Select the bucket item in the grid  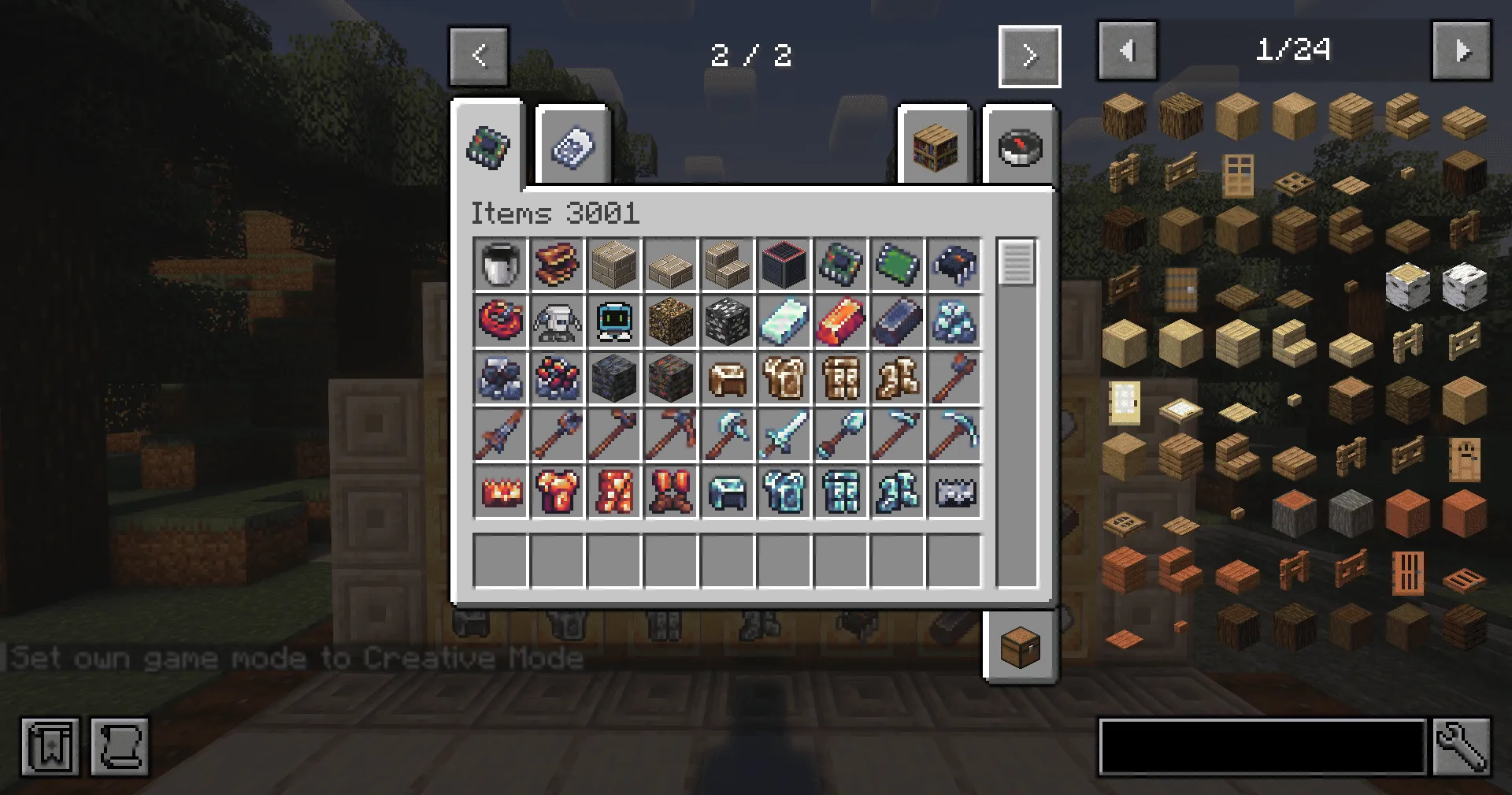pyautogui.click(x=502, y=266)
